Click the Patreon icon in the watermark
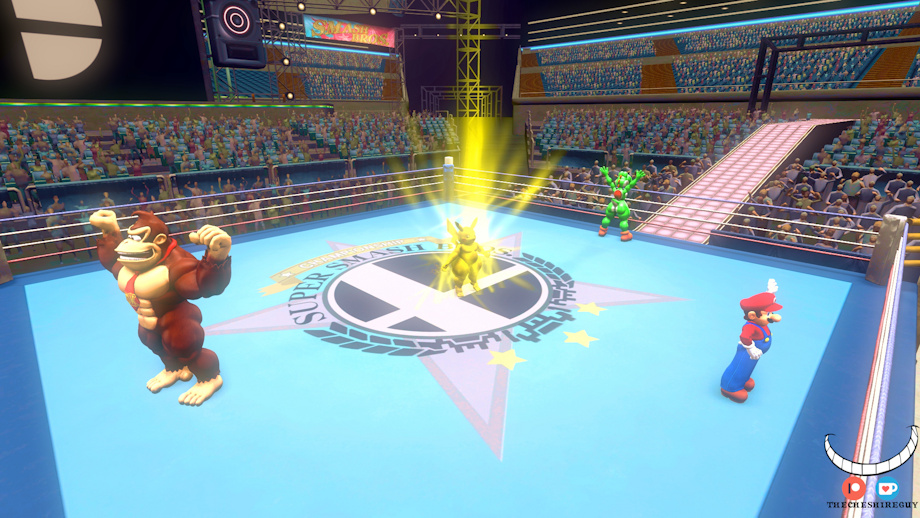920x518 pixels. [x=853, y=488]
